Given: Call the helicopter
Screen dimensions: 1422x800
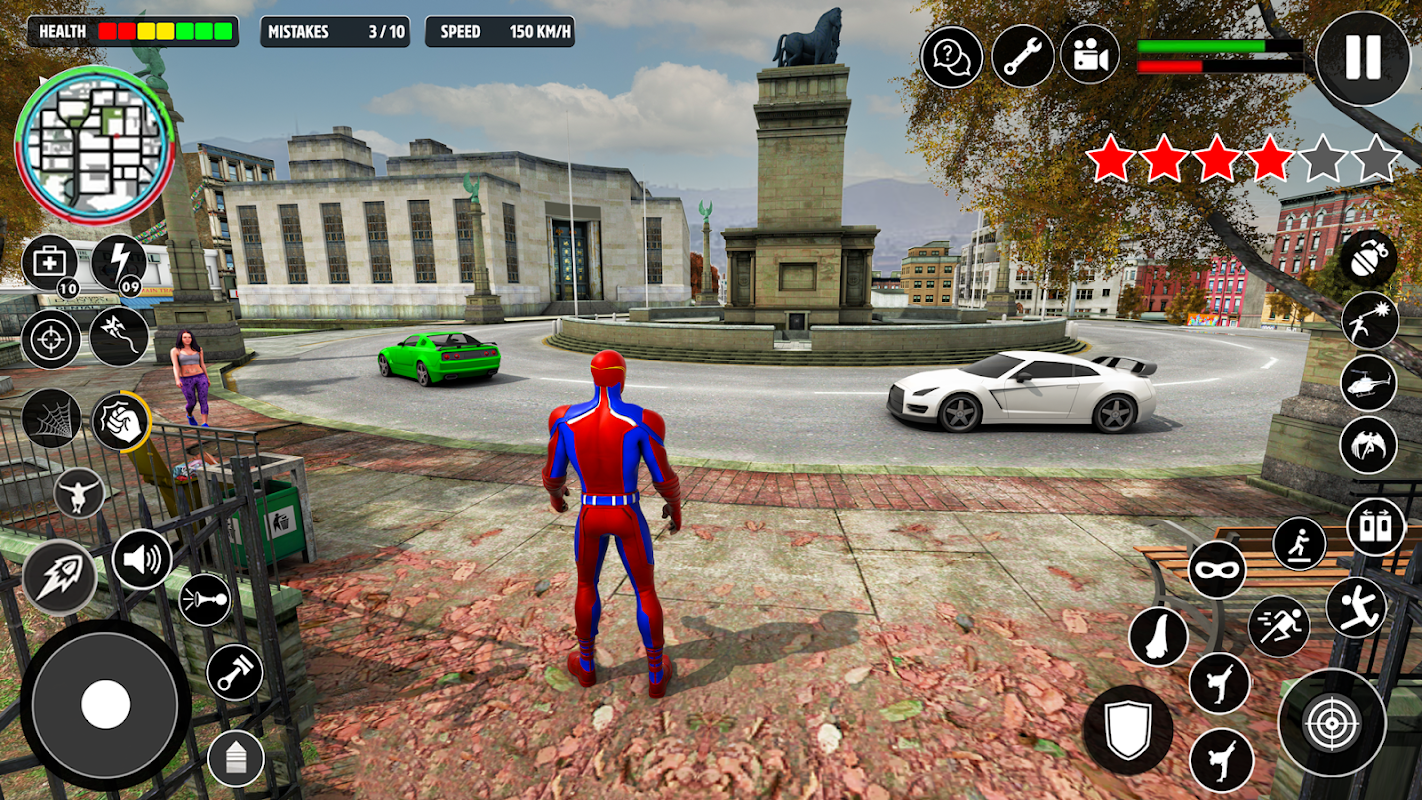Looking at the screenshot, I should click(x=1368, y=383).
